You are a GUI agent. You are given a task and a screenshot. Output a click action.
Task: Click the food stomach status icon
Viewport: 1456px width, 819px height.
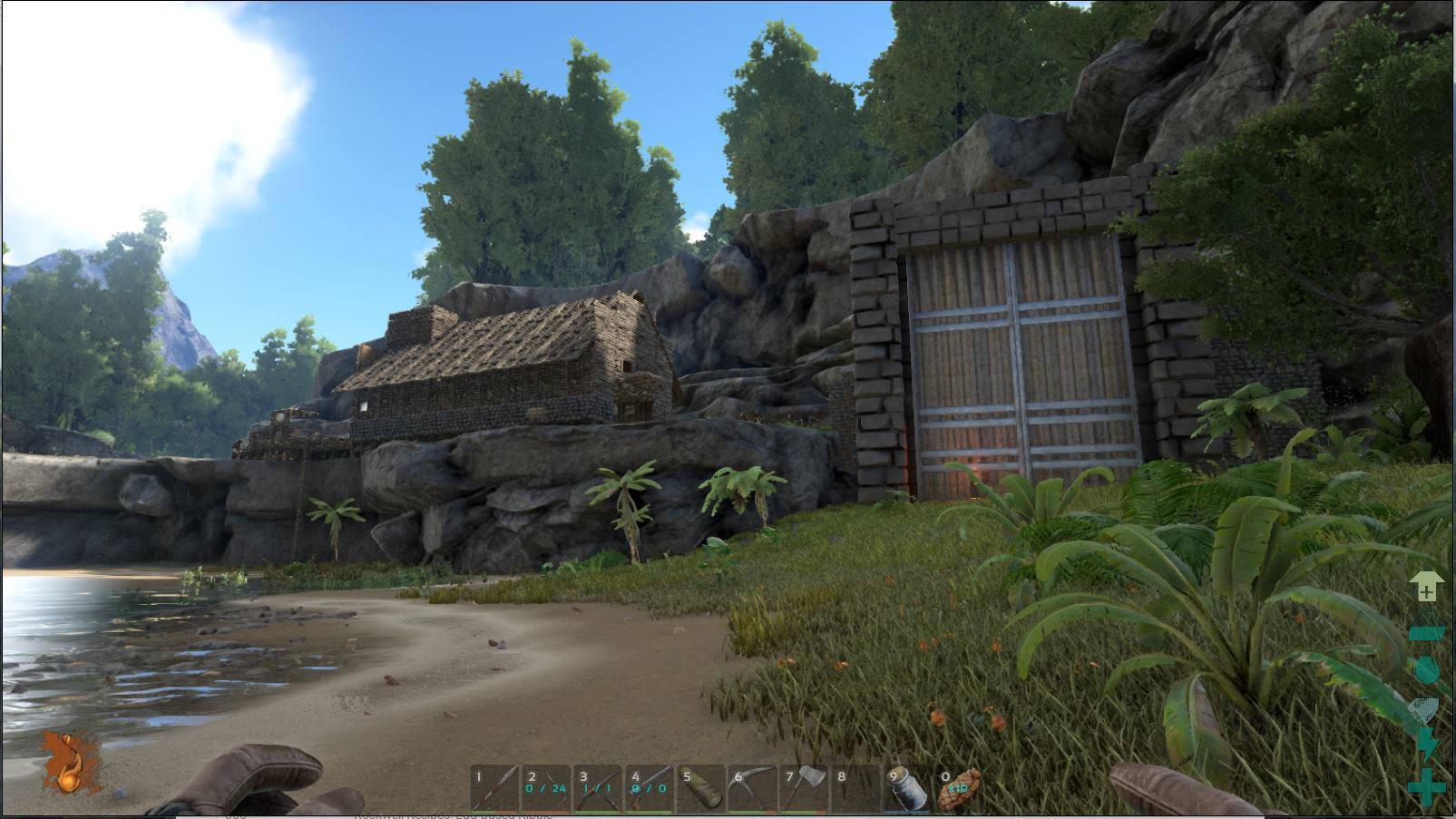pyautogui.click(x=1426, y=709)
